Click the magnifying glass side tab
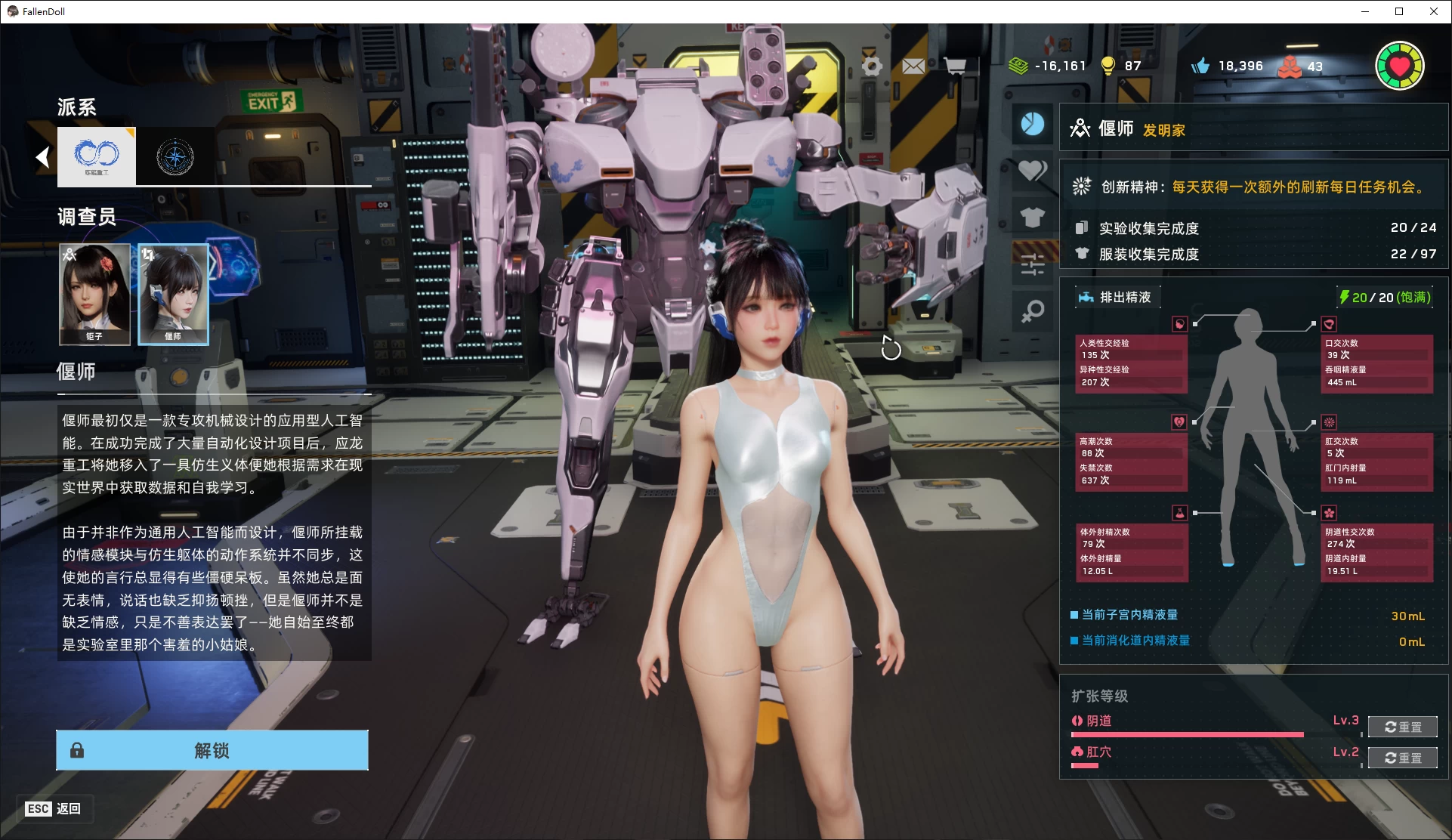The height and width of the screenshot is (840, 1452). tap(1032, 310)
